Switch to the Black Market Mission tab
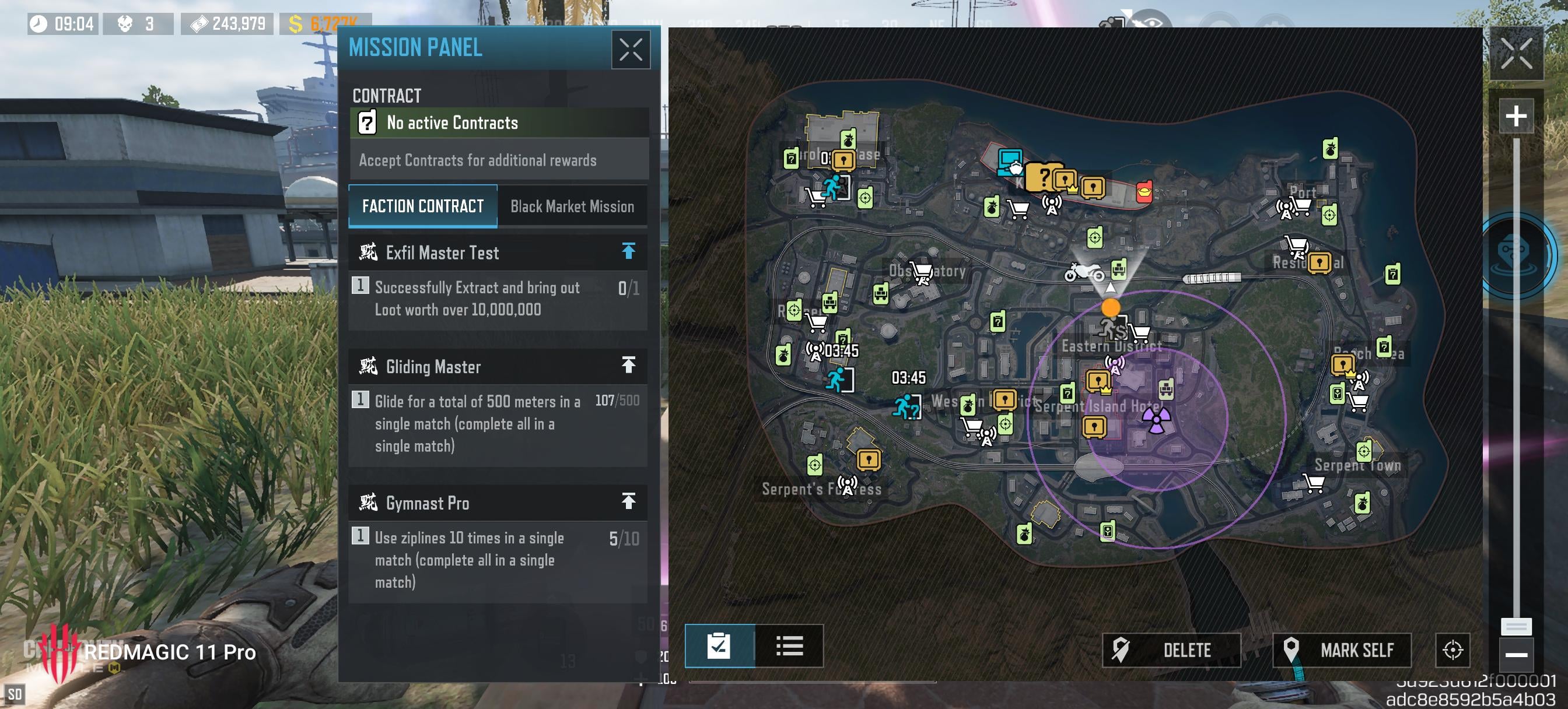 pos(572,206)
